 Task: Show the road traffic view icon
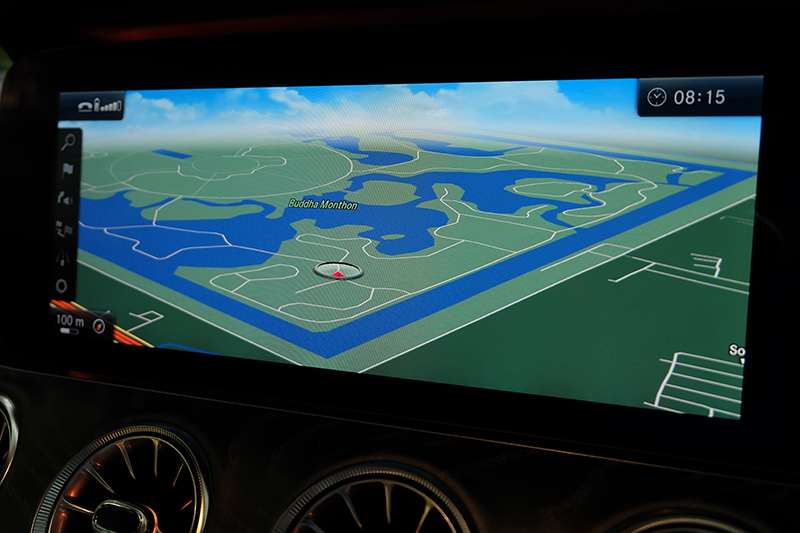[64, 257]
